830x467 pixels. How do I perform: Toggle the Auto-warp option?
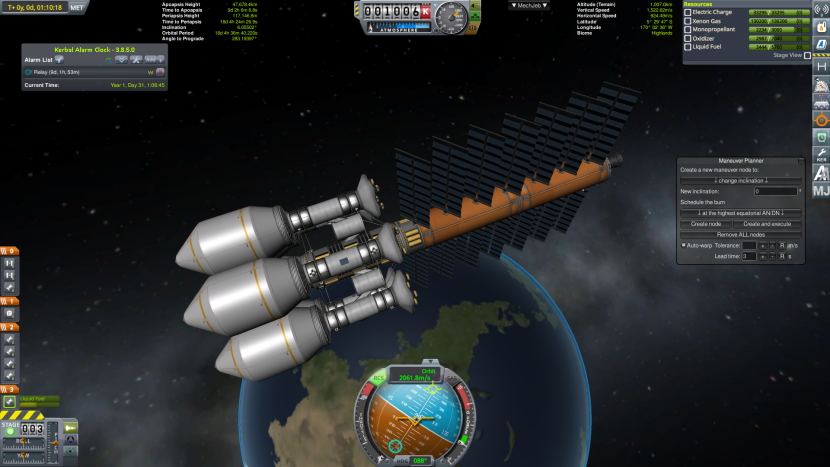(x=684, y=245)
